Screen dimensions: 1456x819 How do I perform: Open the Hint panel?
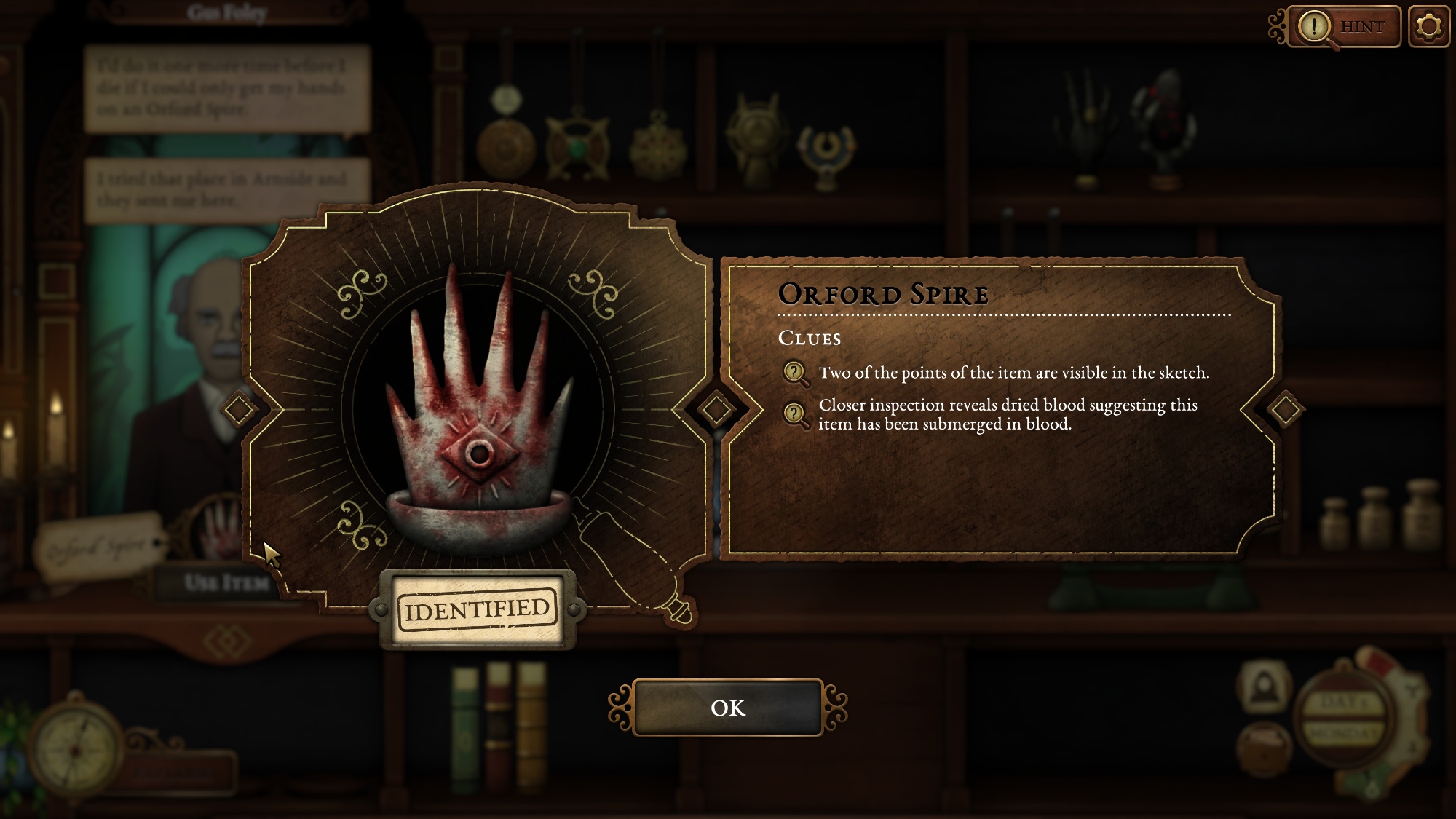point(1345,27)
